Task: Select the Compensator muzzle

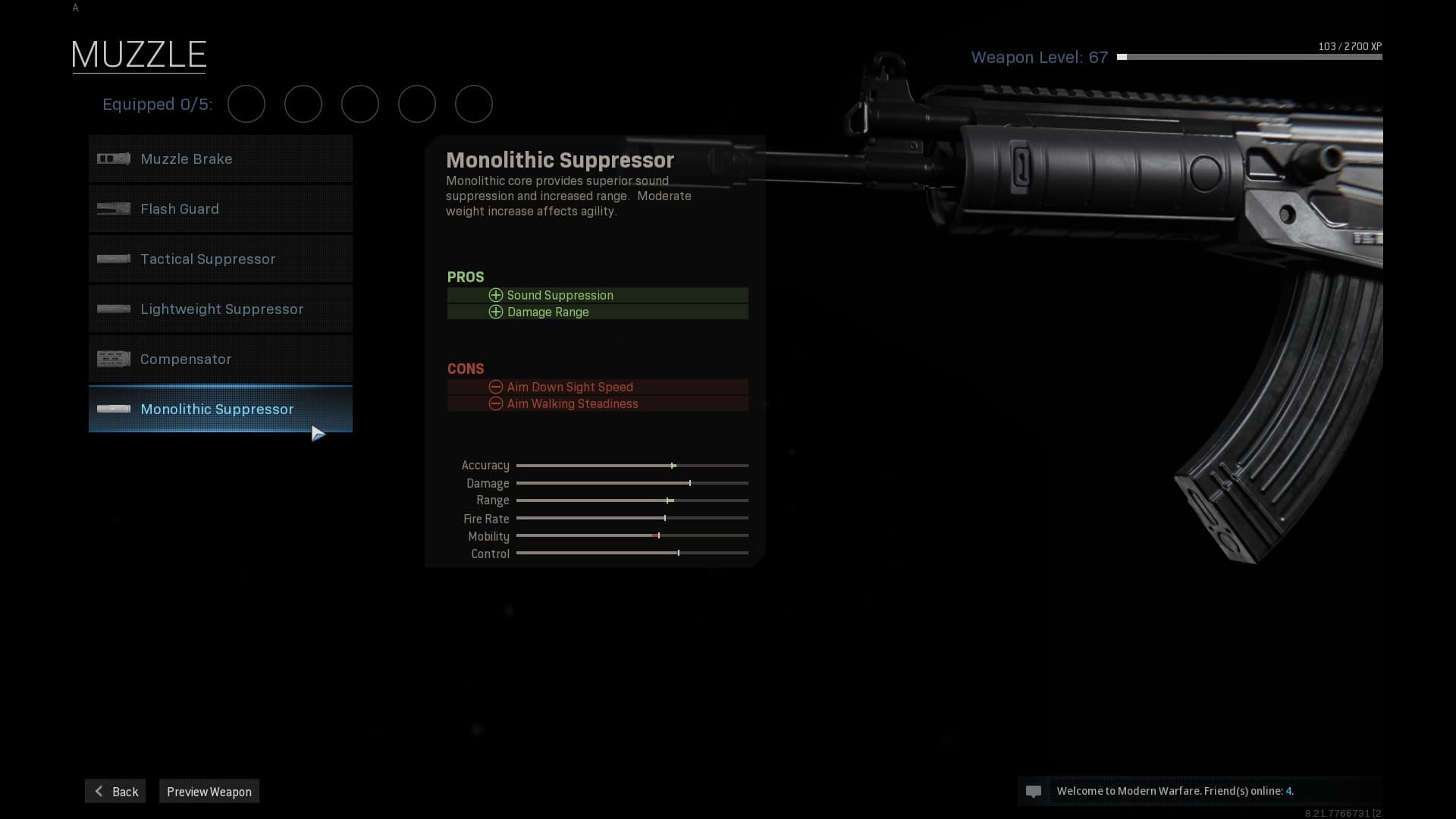Action: point(220,359)
